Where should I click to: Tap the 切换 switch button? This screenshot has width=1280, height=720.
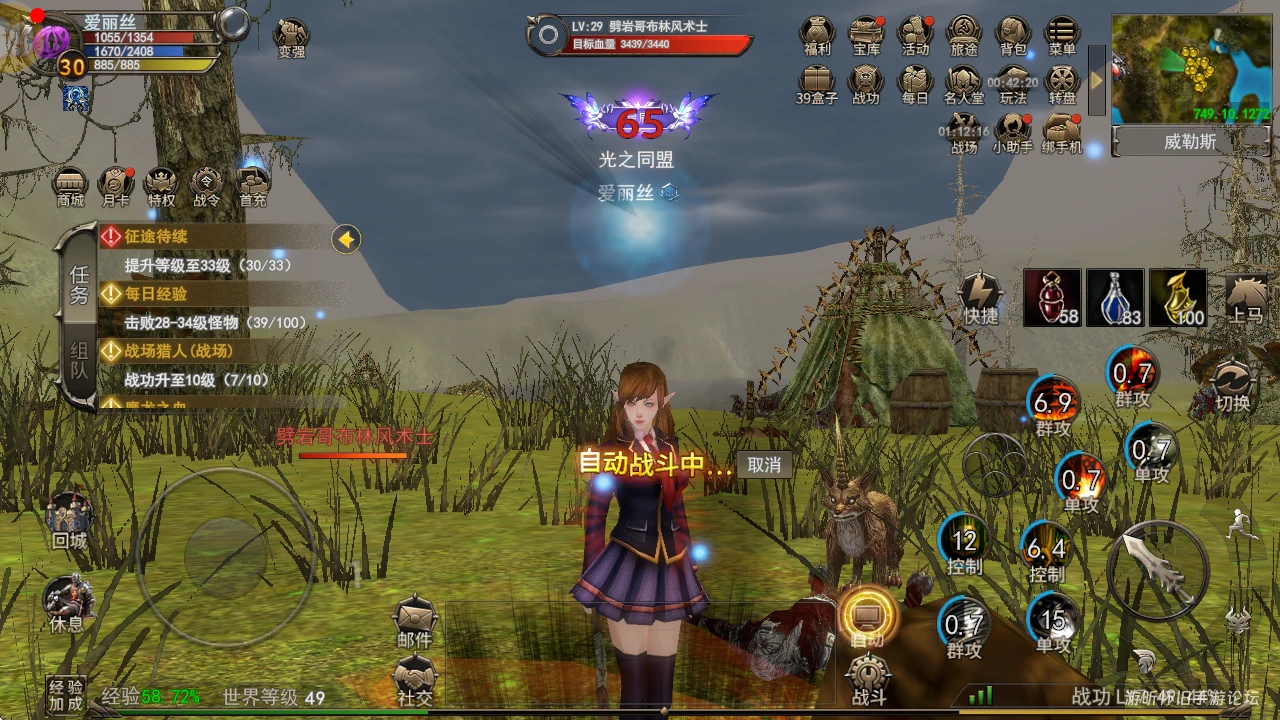1233,385
